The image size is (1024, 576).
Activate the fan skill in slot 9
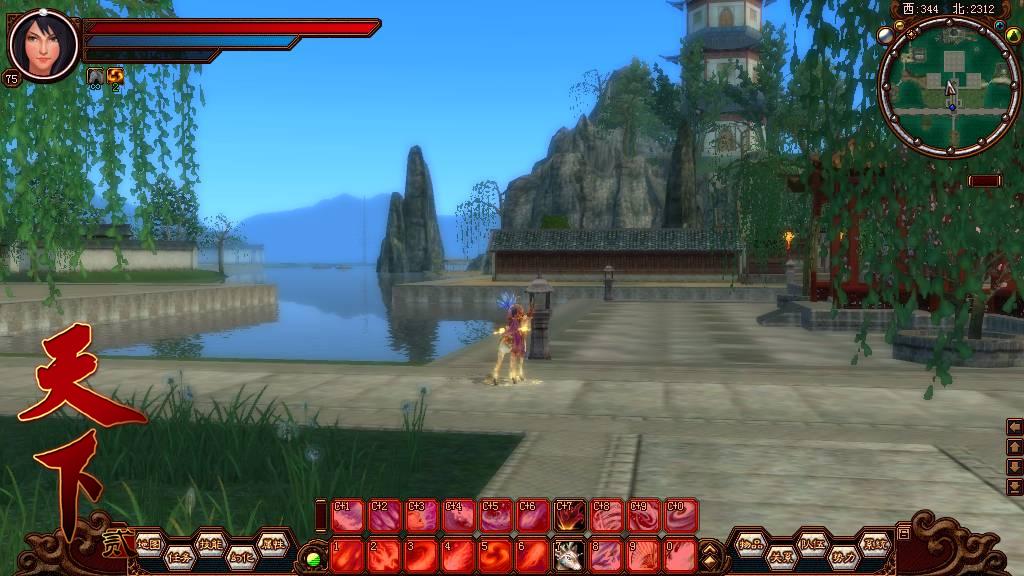[643, 555]
